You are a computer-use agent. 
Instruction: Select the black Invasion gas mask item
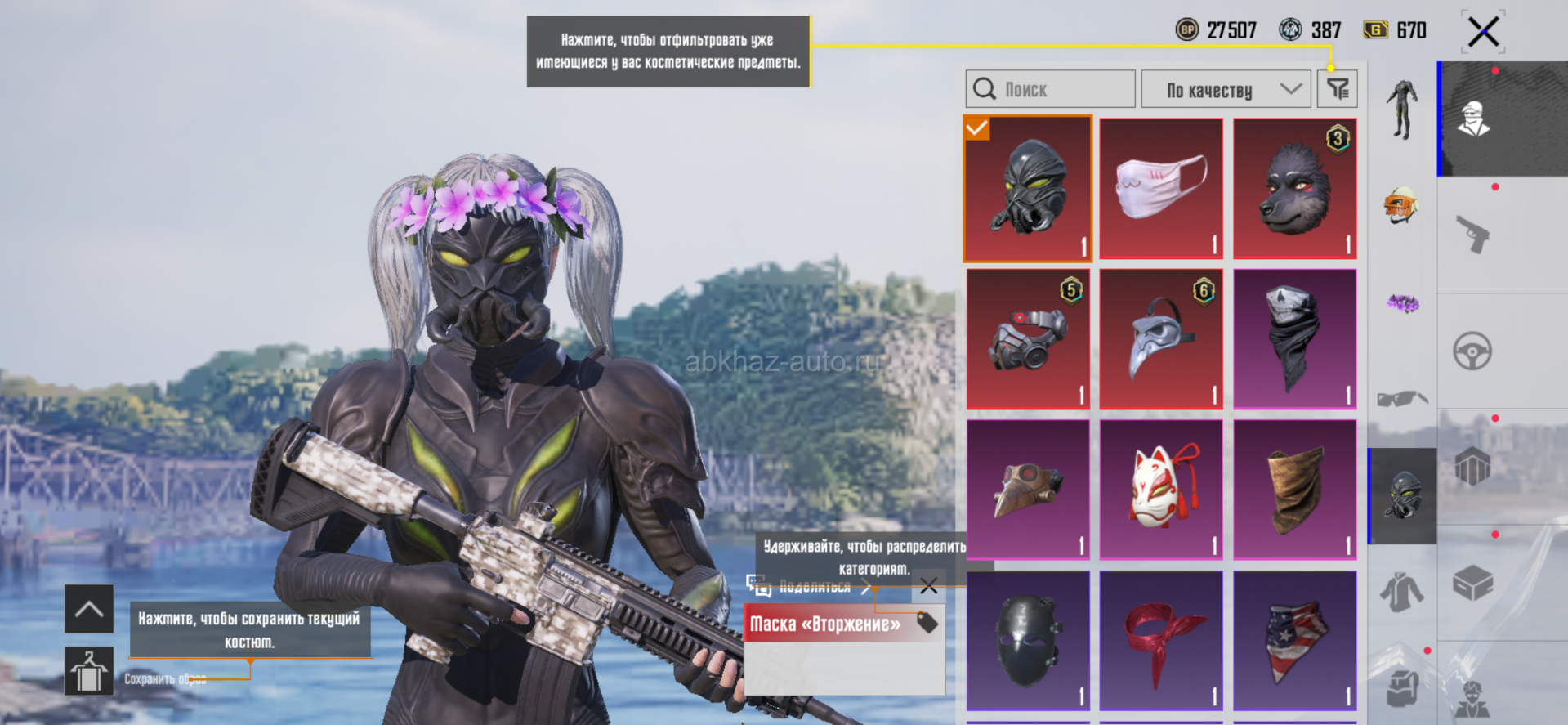pos(1028,189)
